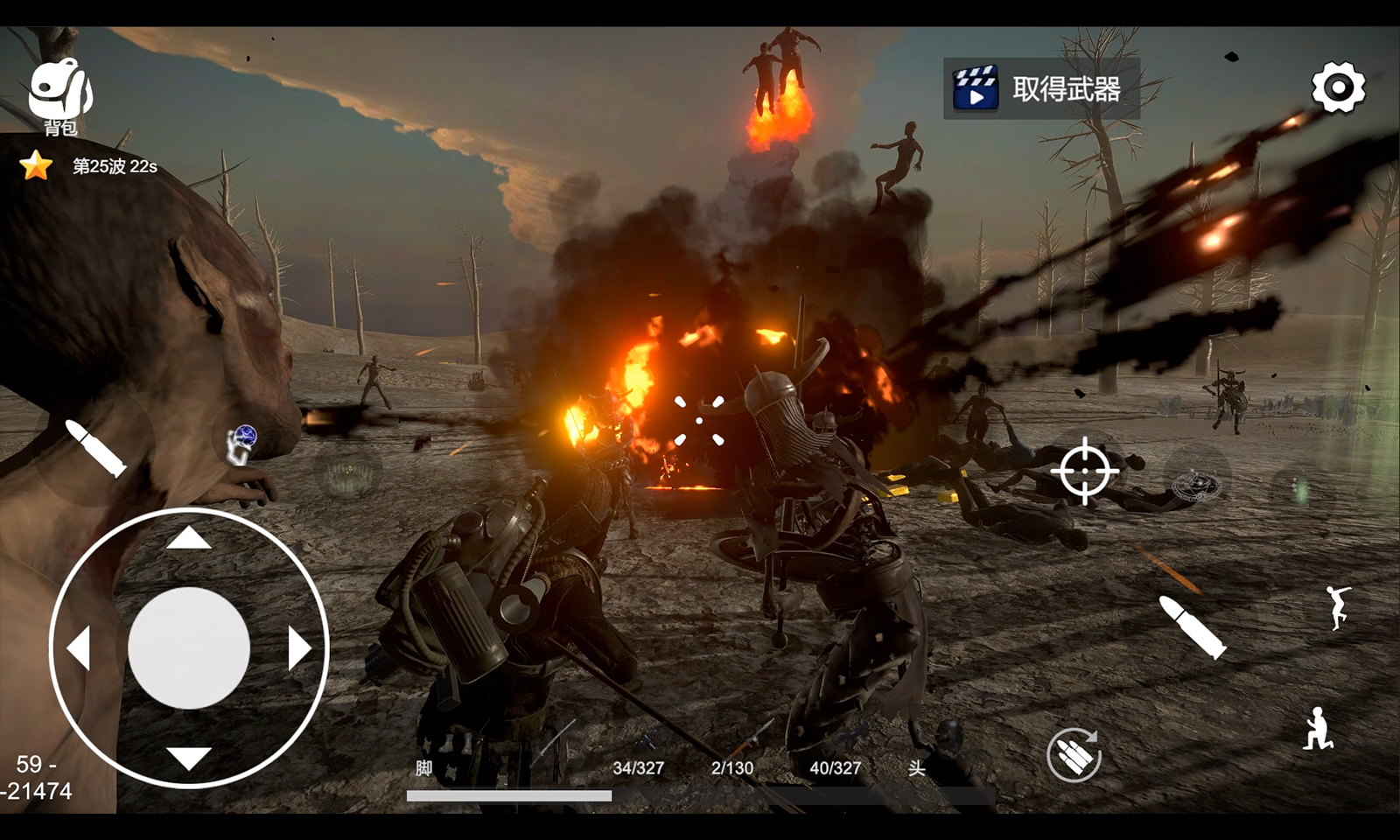1400x840 pixels.
Task: Push the joystick's right arrow
Action: point(299,648)
